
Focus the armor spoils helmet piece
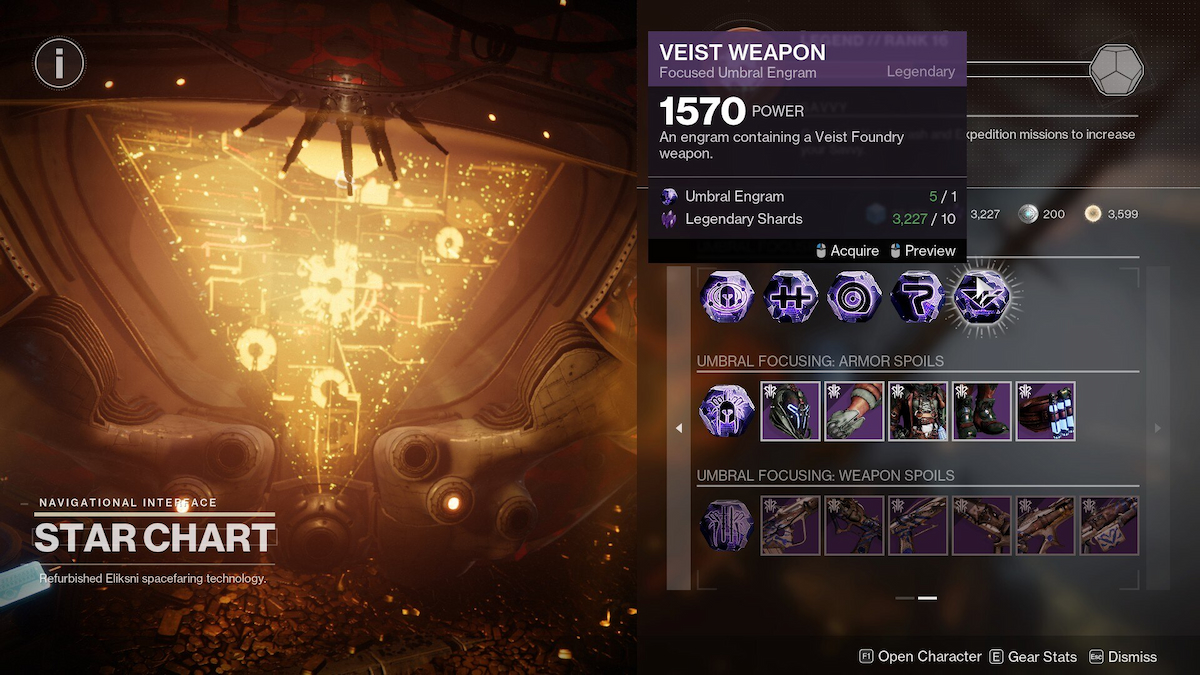[791, 411]
